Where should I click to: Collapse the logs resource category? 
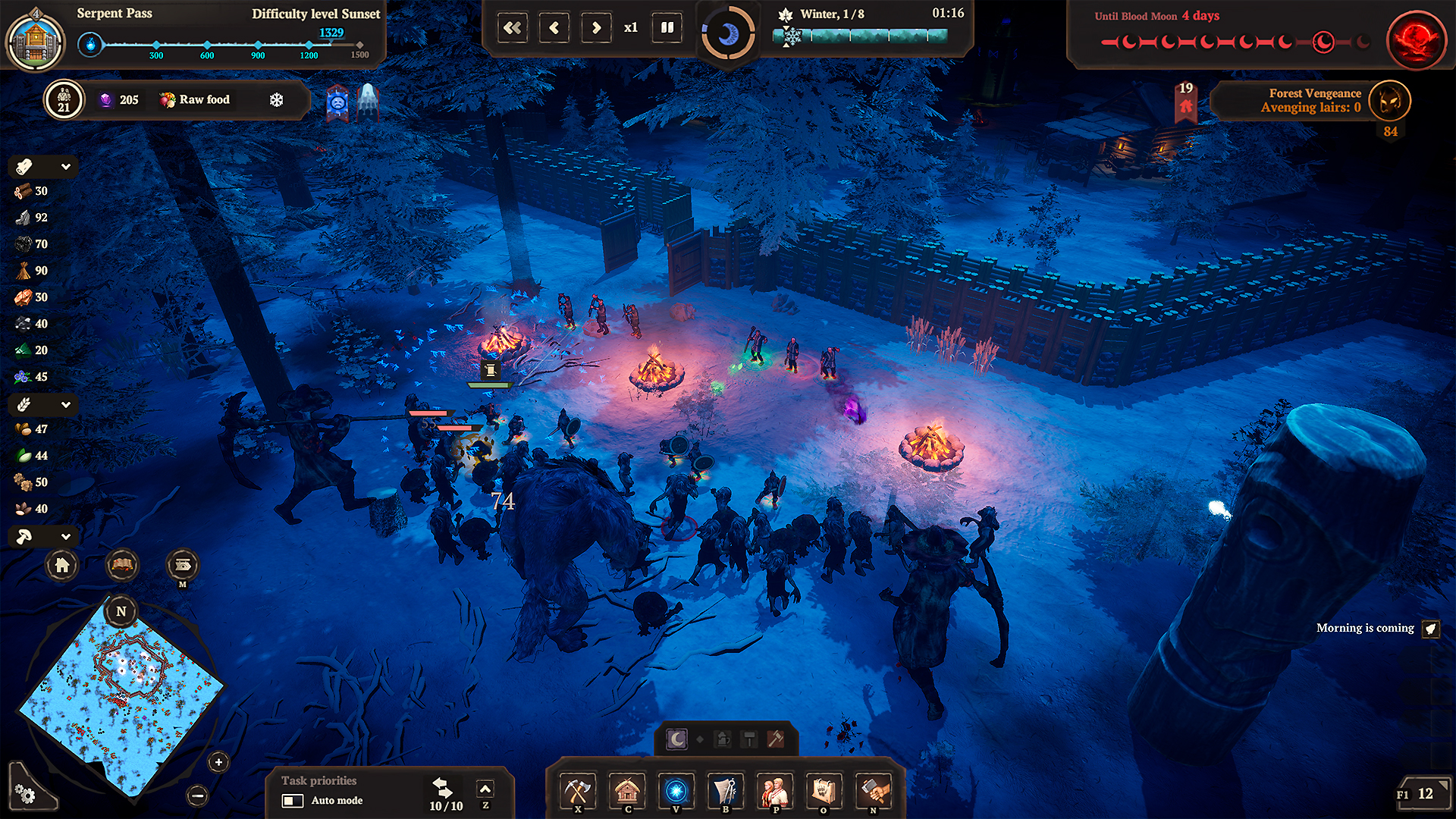click(x=66, y=166)
